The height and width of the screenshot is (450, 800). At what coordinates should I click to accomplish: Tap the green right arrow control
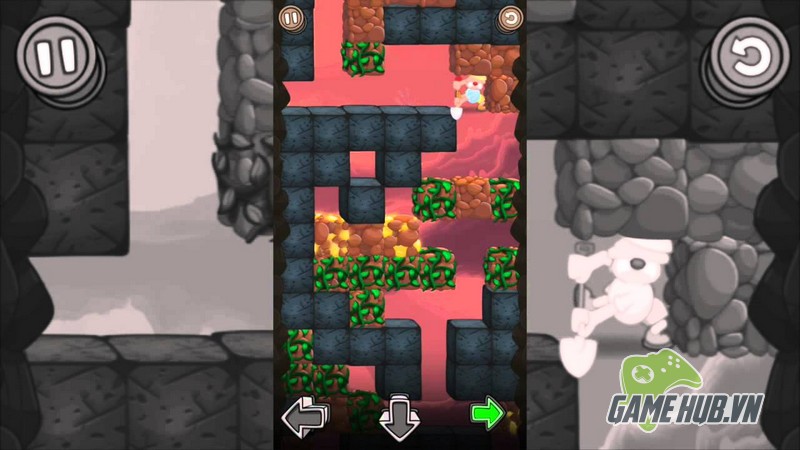(487, 413)
